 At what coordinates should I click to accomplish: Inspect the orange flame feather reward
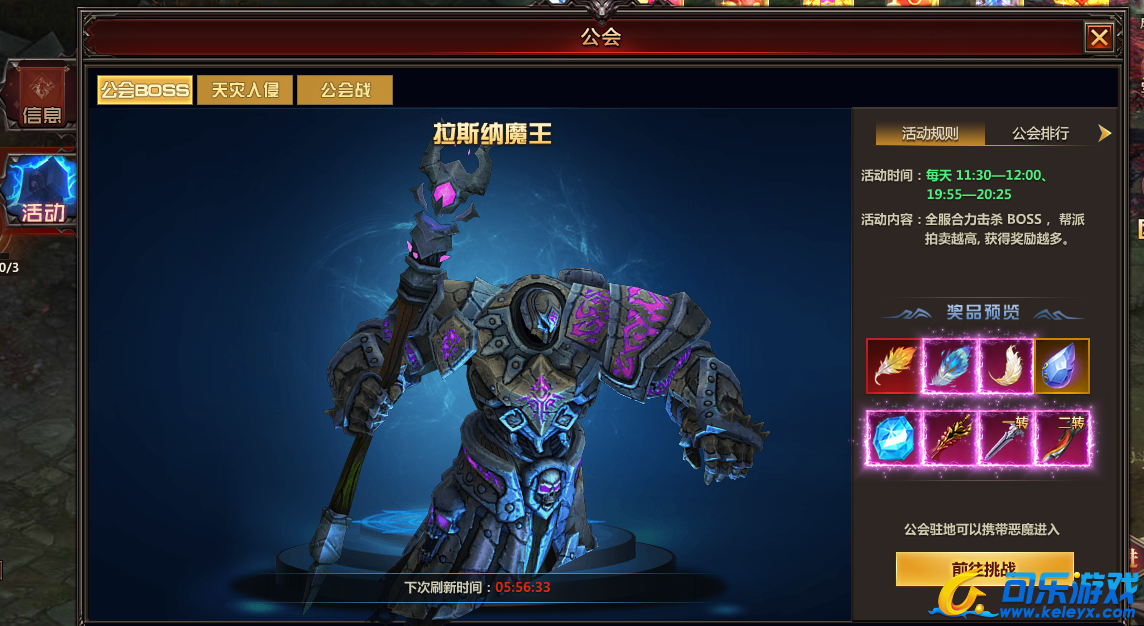pyautogui.click(x=893, y=366)
